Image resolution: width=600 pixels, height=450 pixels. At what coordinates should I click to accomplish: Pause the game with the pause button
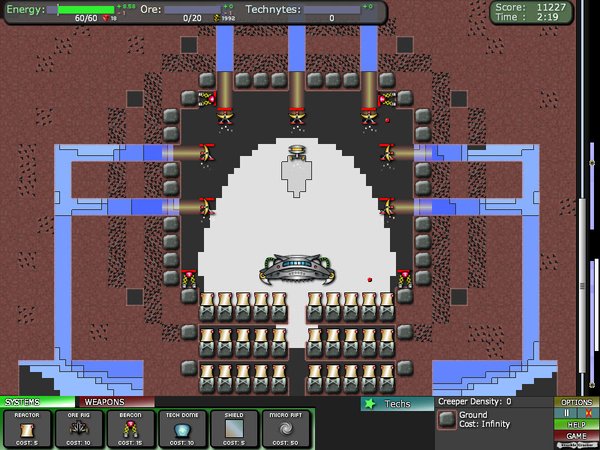point(565,413)
